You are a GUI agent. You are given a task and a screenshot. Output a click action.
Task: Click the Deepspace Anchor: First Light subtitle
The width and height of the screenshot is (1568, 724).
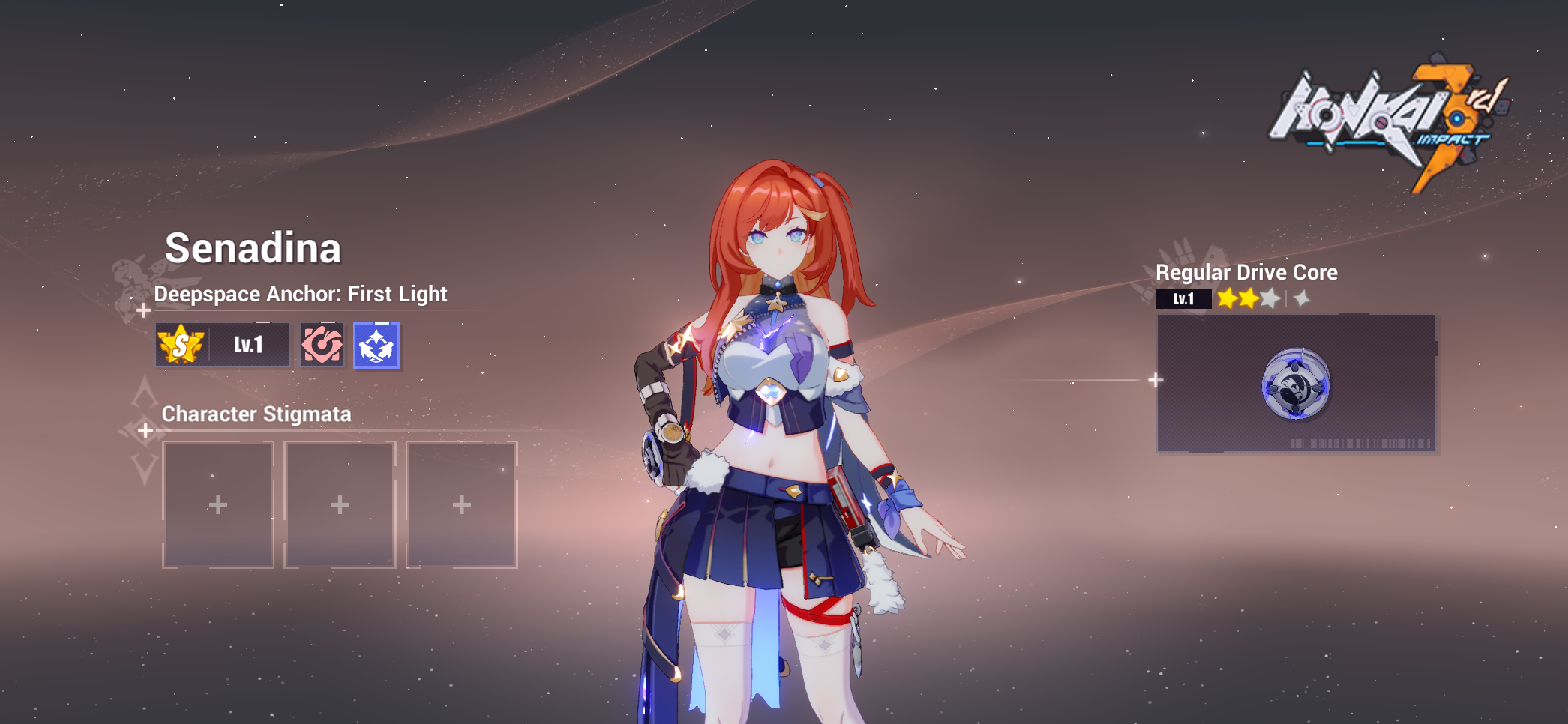click(x=300, y=294)
